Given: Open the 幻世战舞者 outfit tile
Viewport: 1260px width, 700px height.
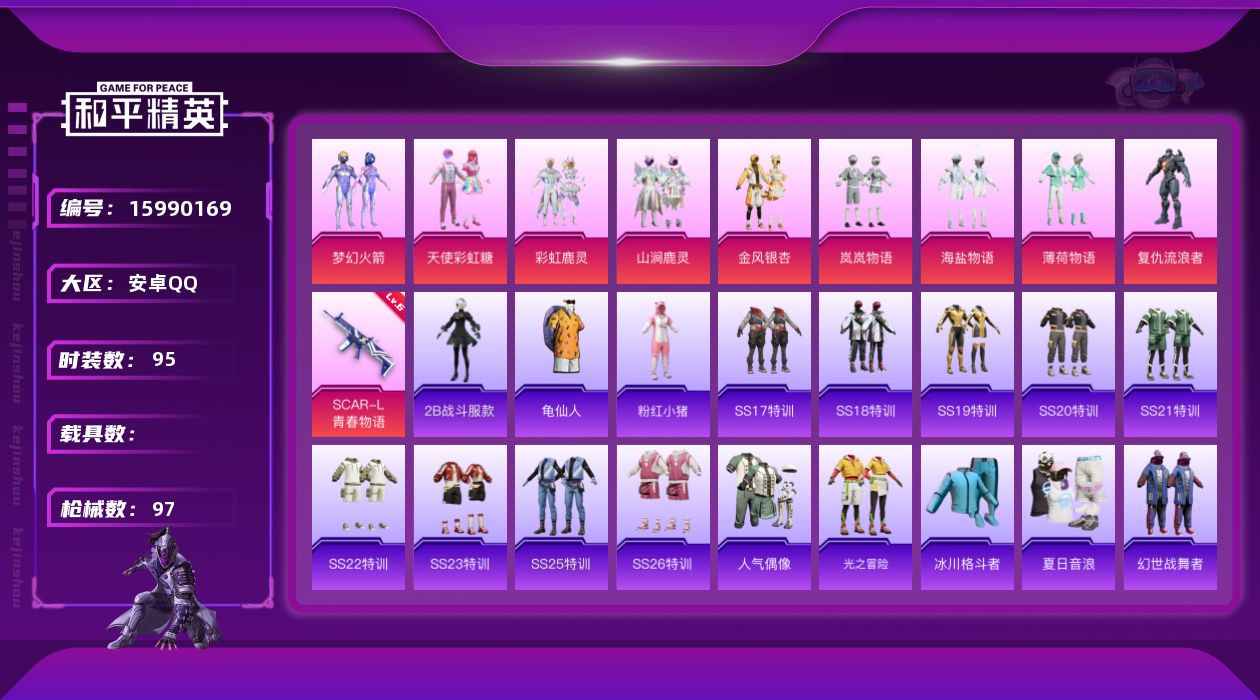Looking at the screenshot, I should pyautogui.click(x=1170, y=517).
